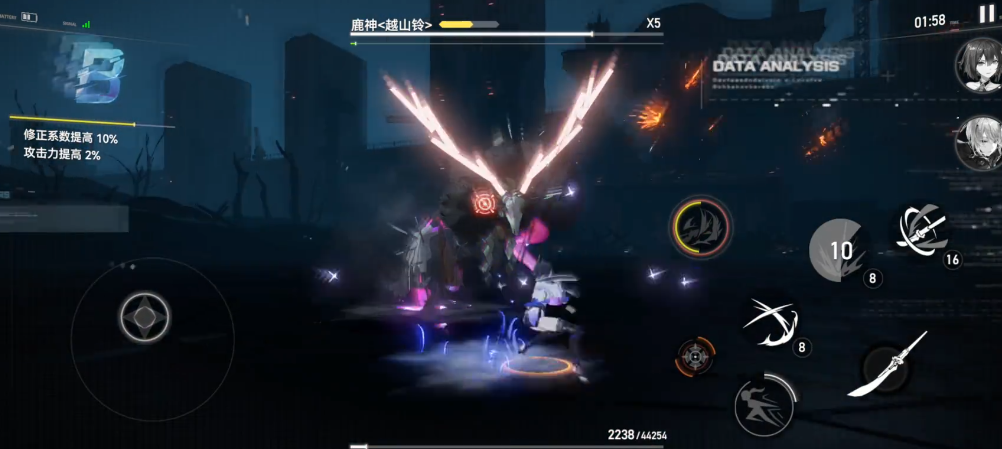
Task: Touch the virtual movement joystick
Action: coord(145,318)
